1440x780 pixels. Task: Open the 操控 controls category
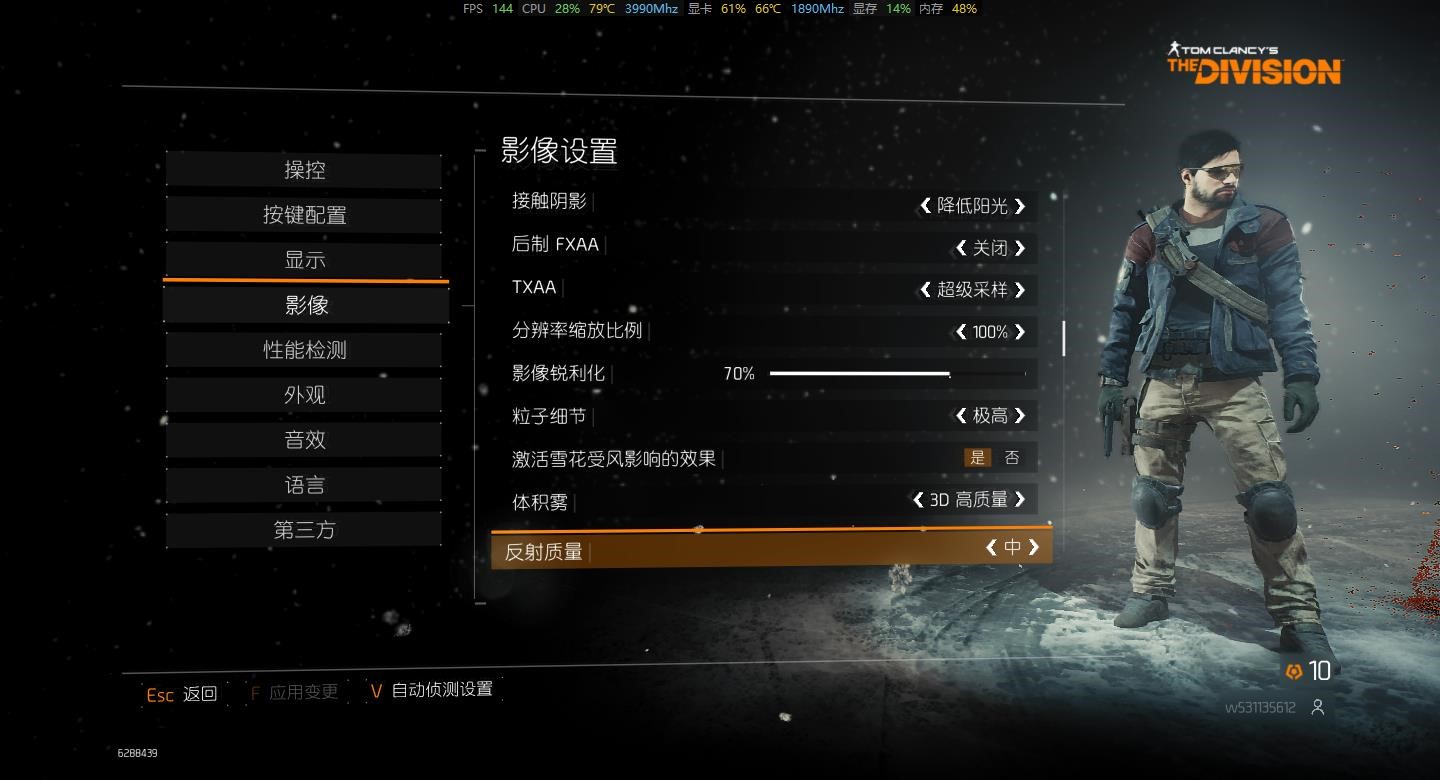pos(304,170)
